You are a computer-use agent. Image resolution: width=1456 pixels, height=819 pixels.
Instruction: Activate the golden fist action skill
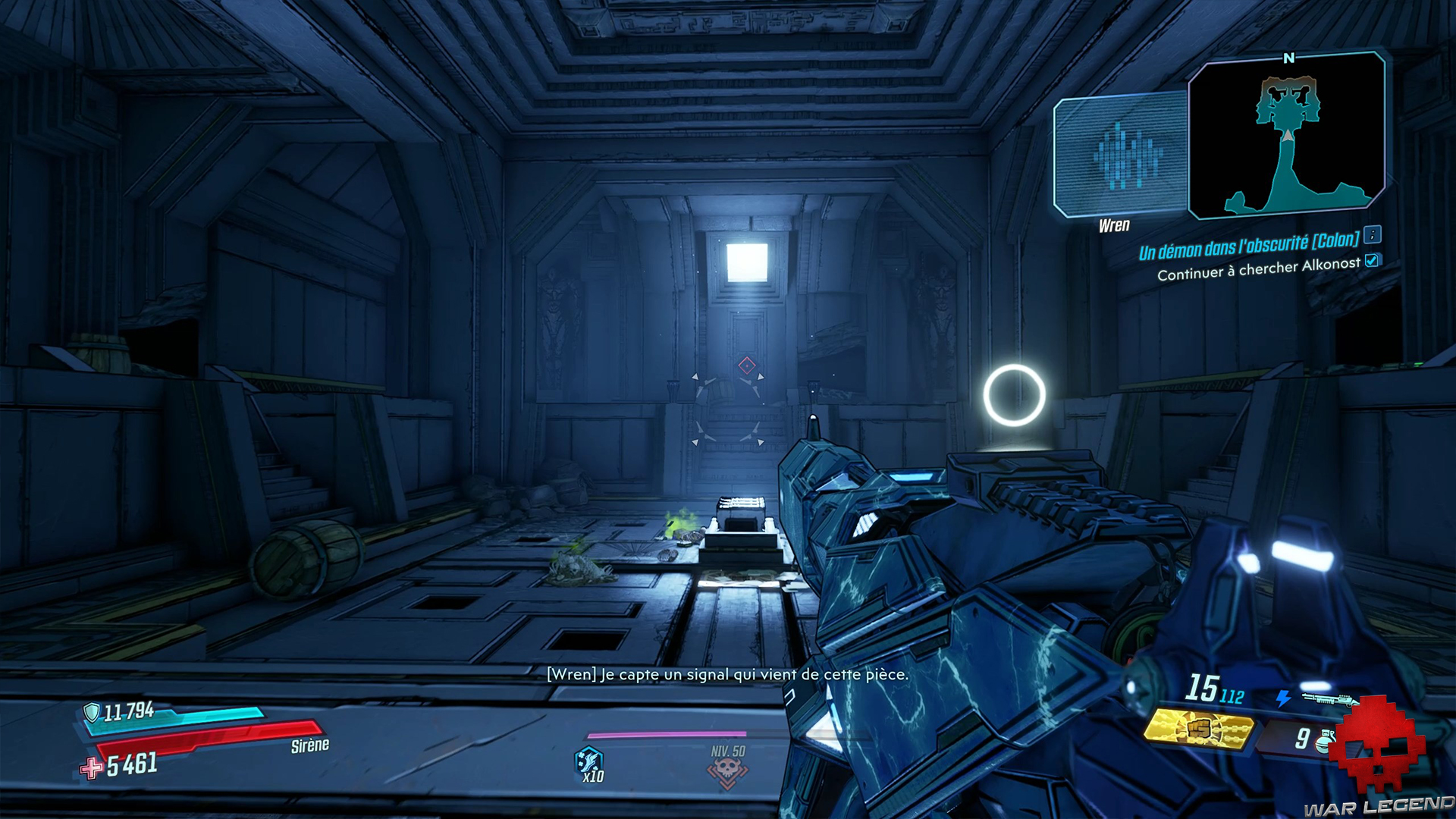[x=1198, y=730]
